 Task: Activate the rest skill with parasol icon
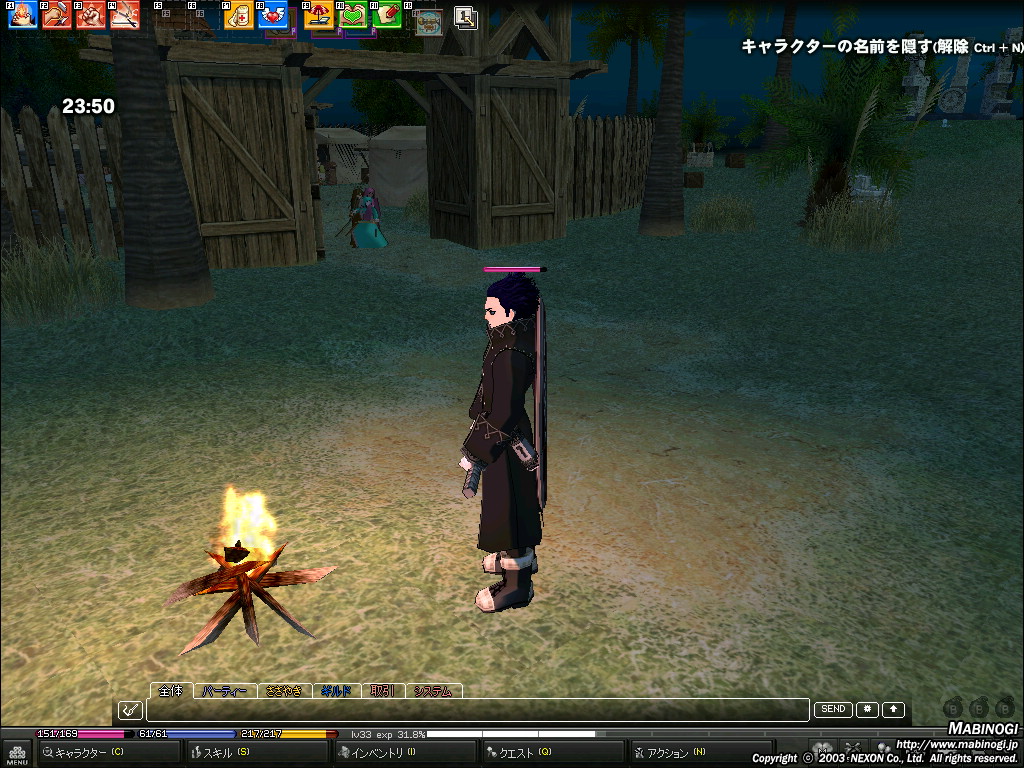(319, 15)
